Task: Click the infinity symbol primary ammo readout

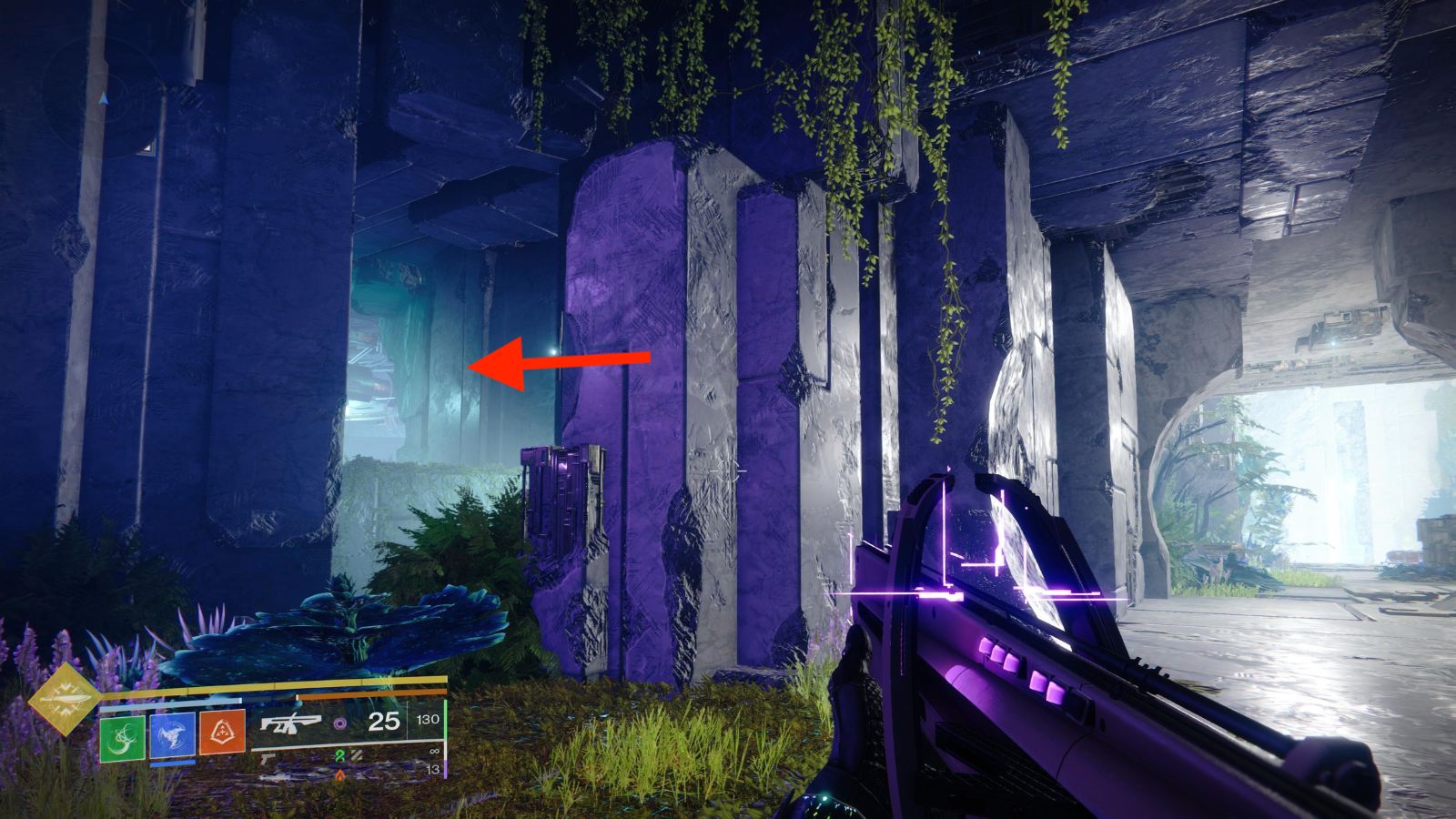Action: pyautogui.click(x=434, y=751)
